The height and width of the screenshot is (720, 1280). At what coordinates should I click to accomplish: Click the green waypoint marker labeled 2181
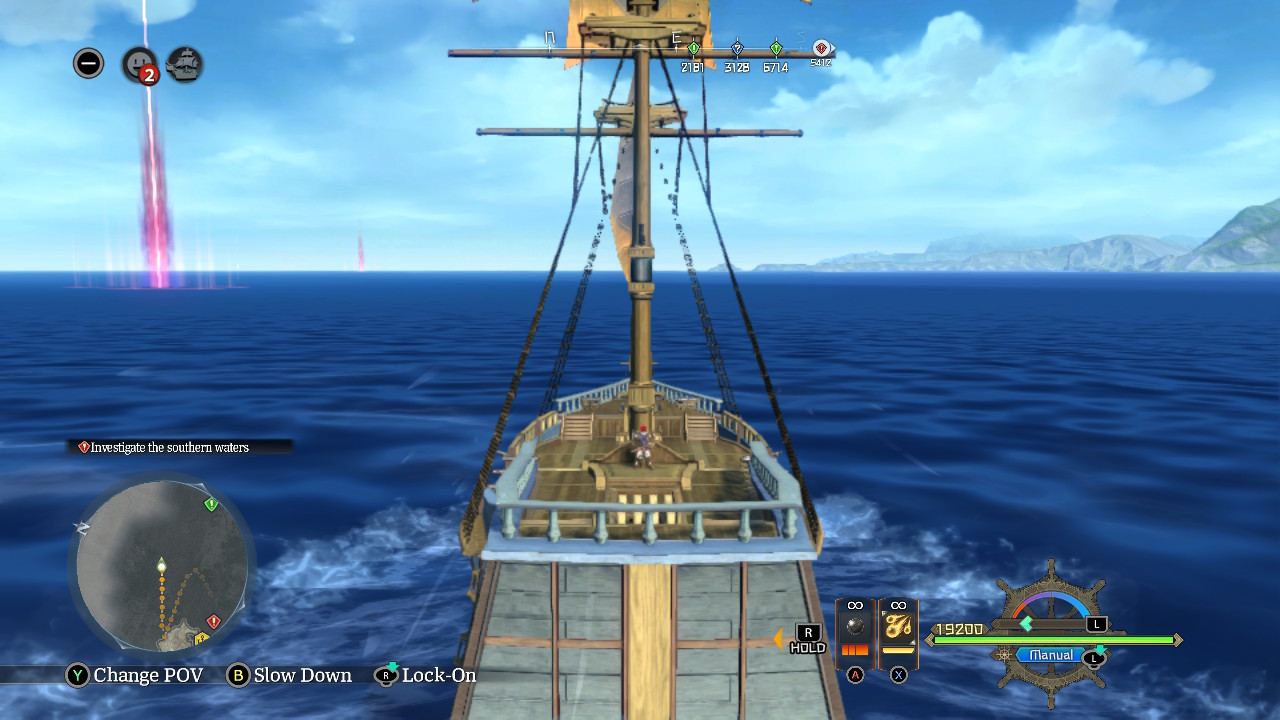[693, 48]
